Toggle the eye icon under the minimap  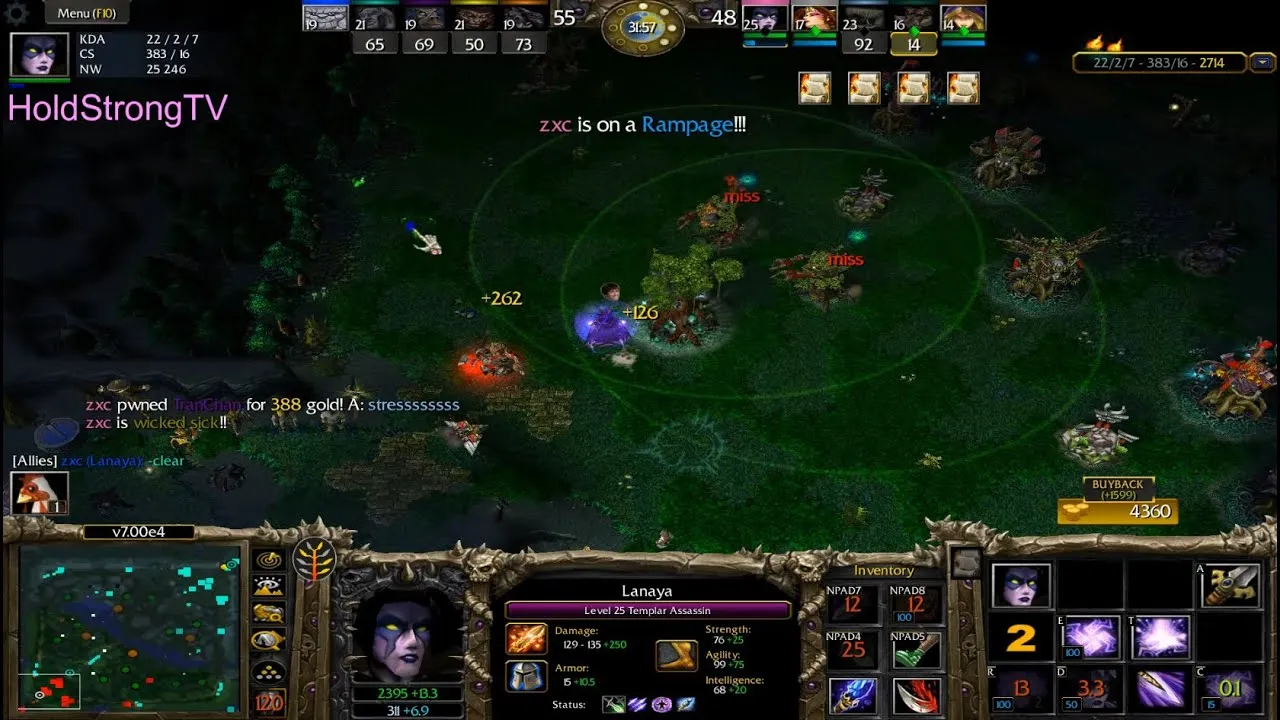tap(266, 586)
